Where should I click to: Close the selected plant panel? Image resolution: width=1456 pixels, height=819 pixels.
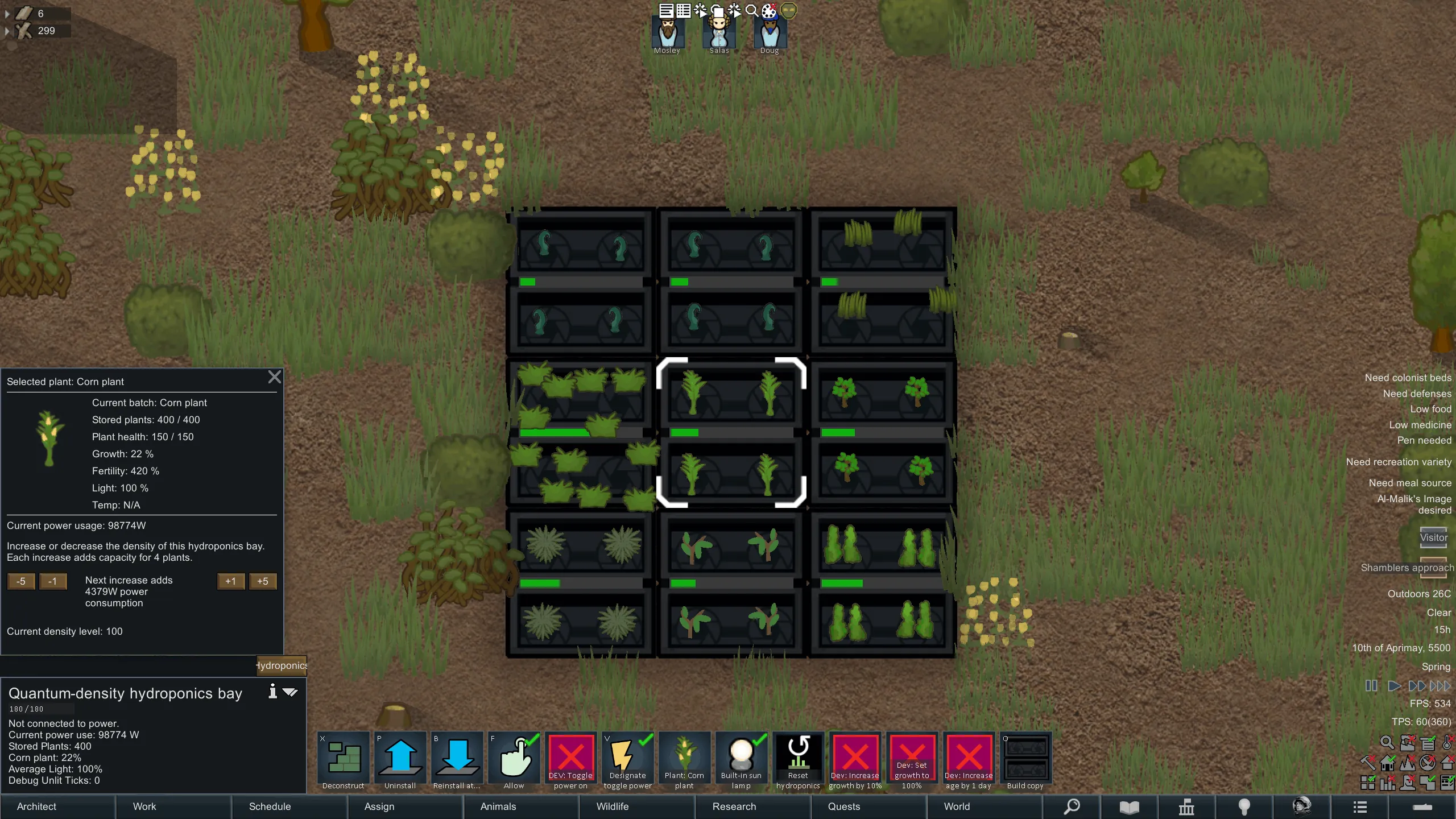pos(274,377)
